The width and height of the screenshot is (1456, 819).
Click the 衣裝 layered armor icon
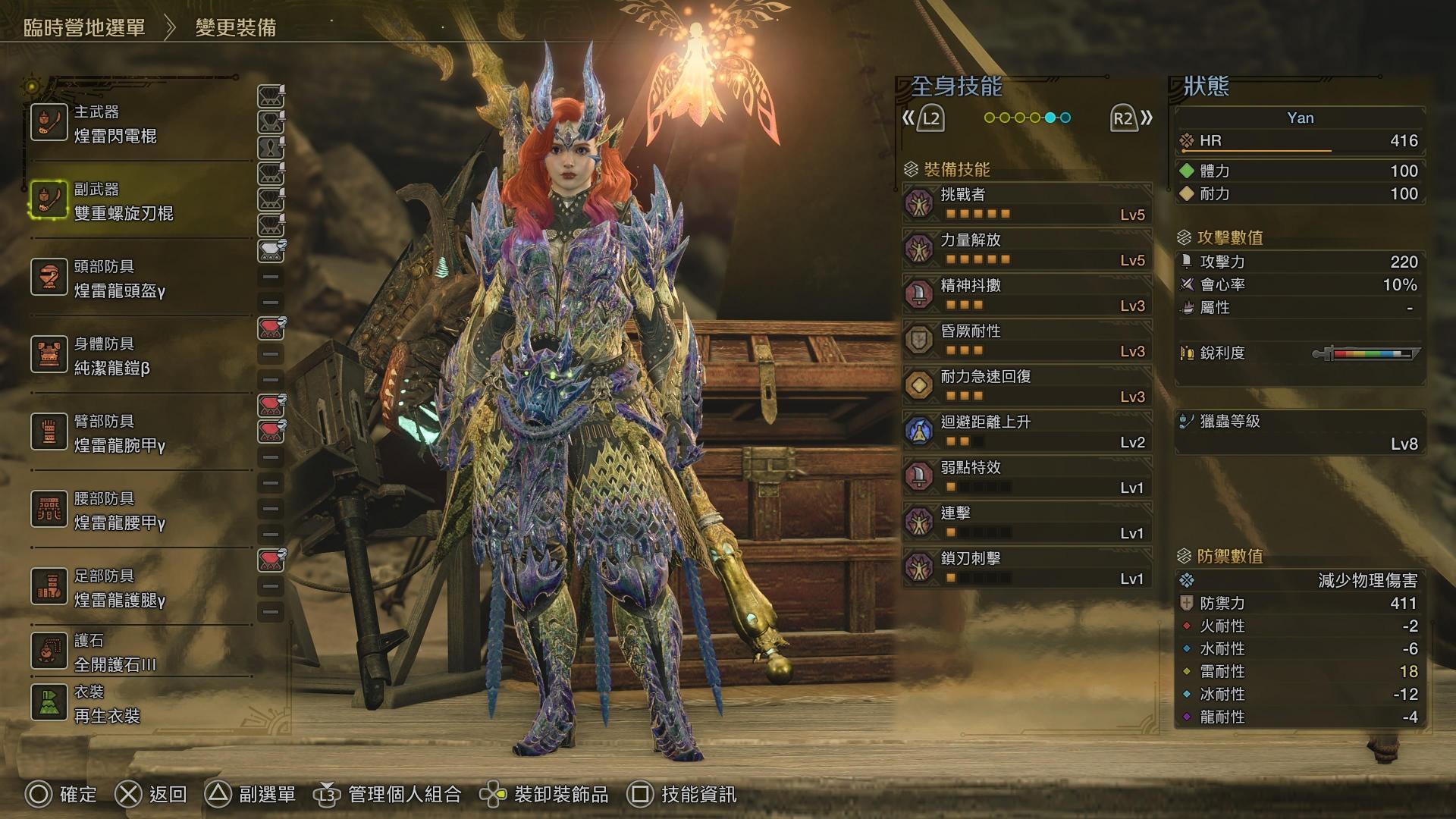49,701
